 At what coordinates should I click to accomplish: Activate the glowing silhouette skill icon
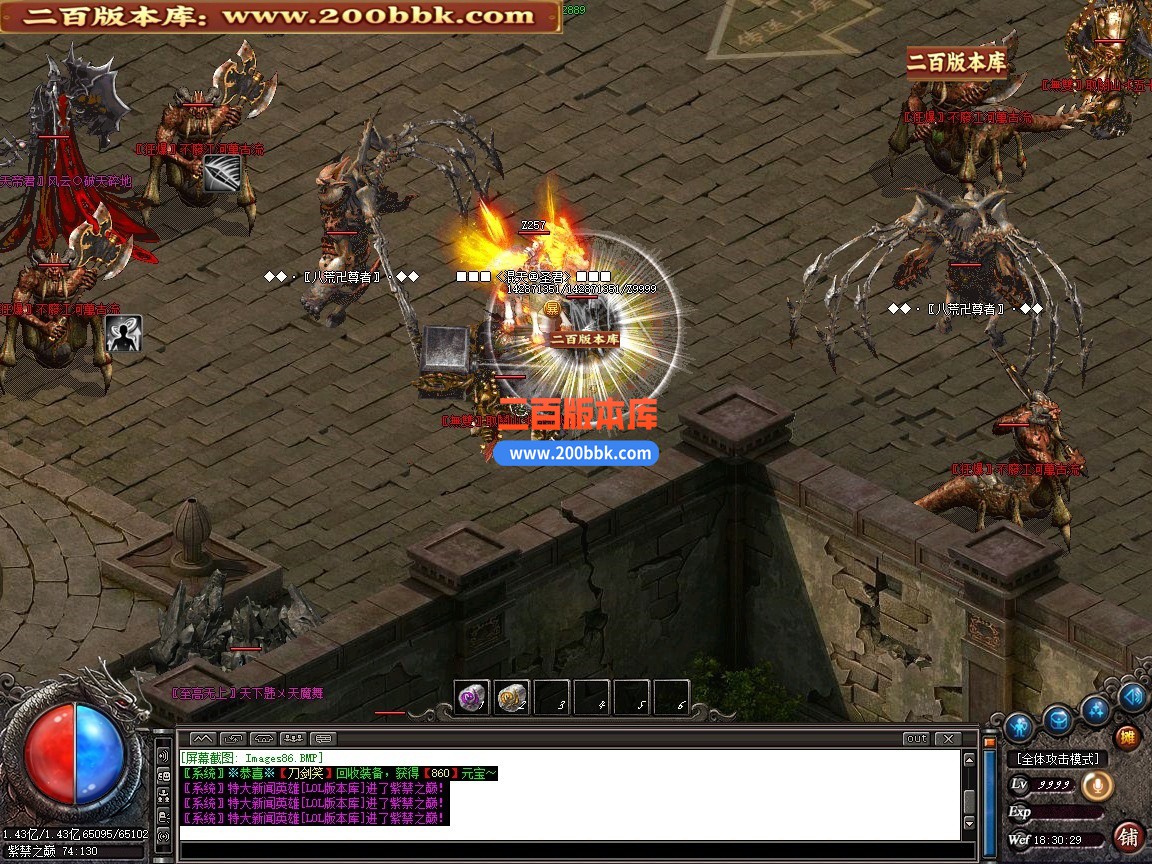click(124, 333)
